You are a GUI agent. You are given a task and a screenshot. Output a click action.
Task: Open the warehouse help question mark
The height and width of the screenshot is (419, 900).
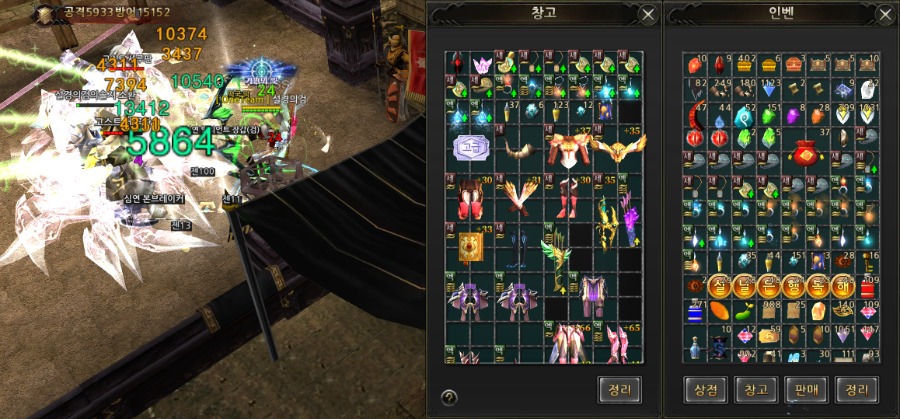tap(449, 397)
